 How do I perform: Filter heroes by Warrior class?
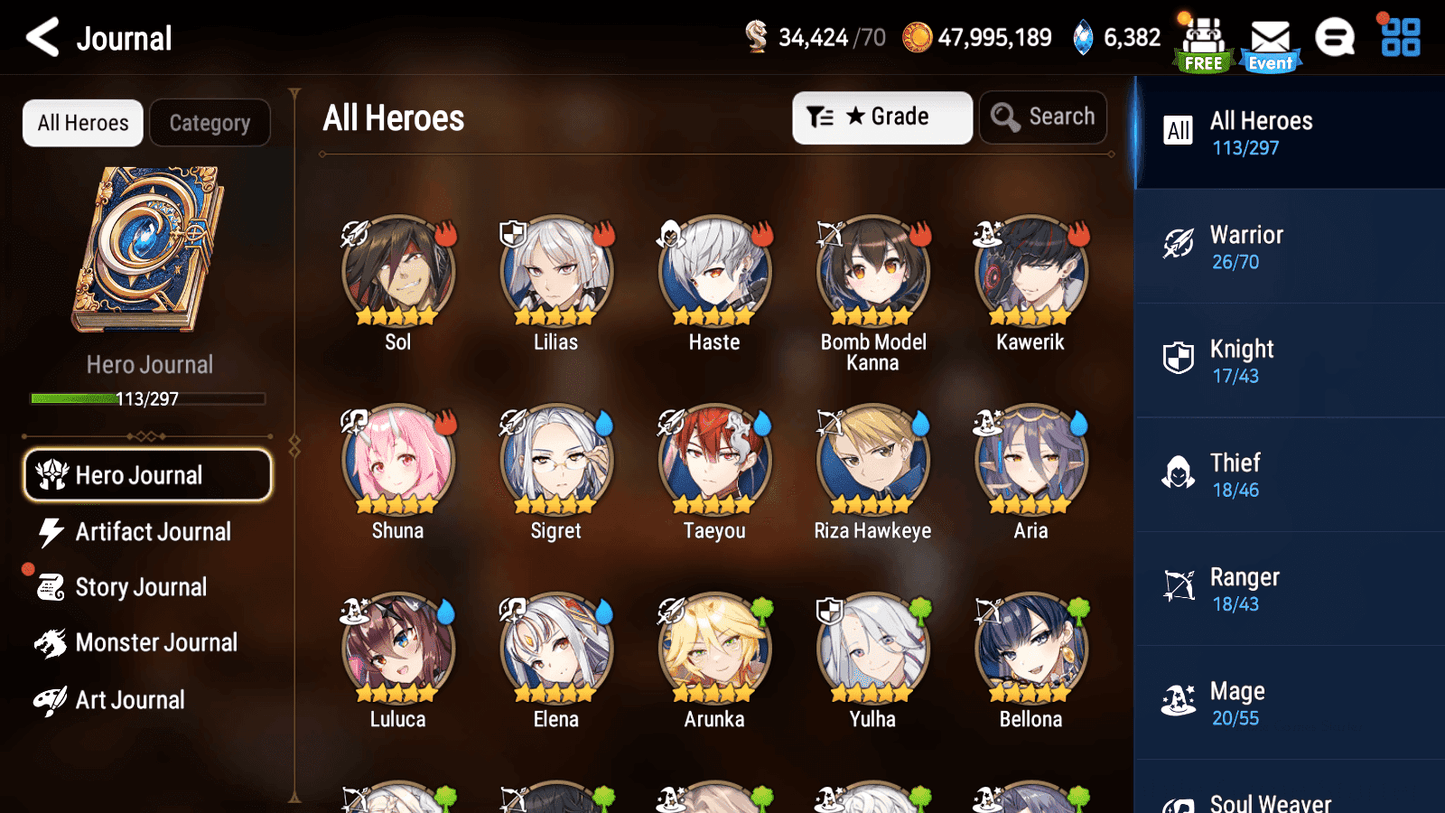click(x=1289, y=246)
